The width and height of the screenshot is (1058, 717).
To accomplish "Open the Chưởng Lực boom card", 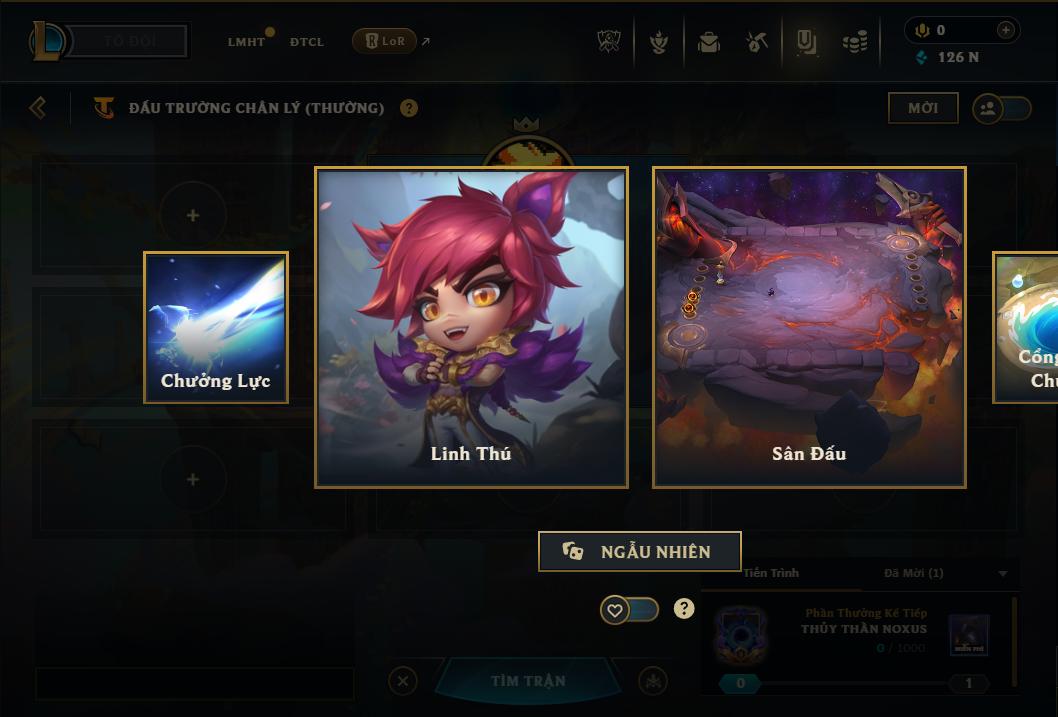I will click(216, 327).
